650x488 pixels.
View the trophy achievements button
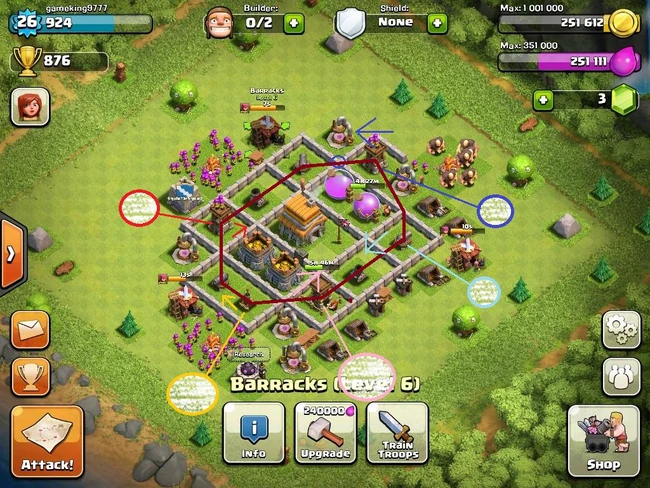(30, 376)
